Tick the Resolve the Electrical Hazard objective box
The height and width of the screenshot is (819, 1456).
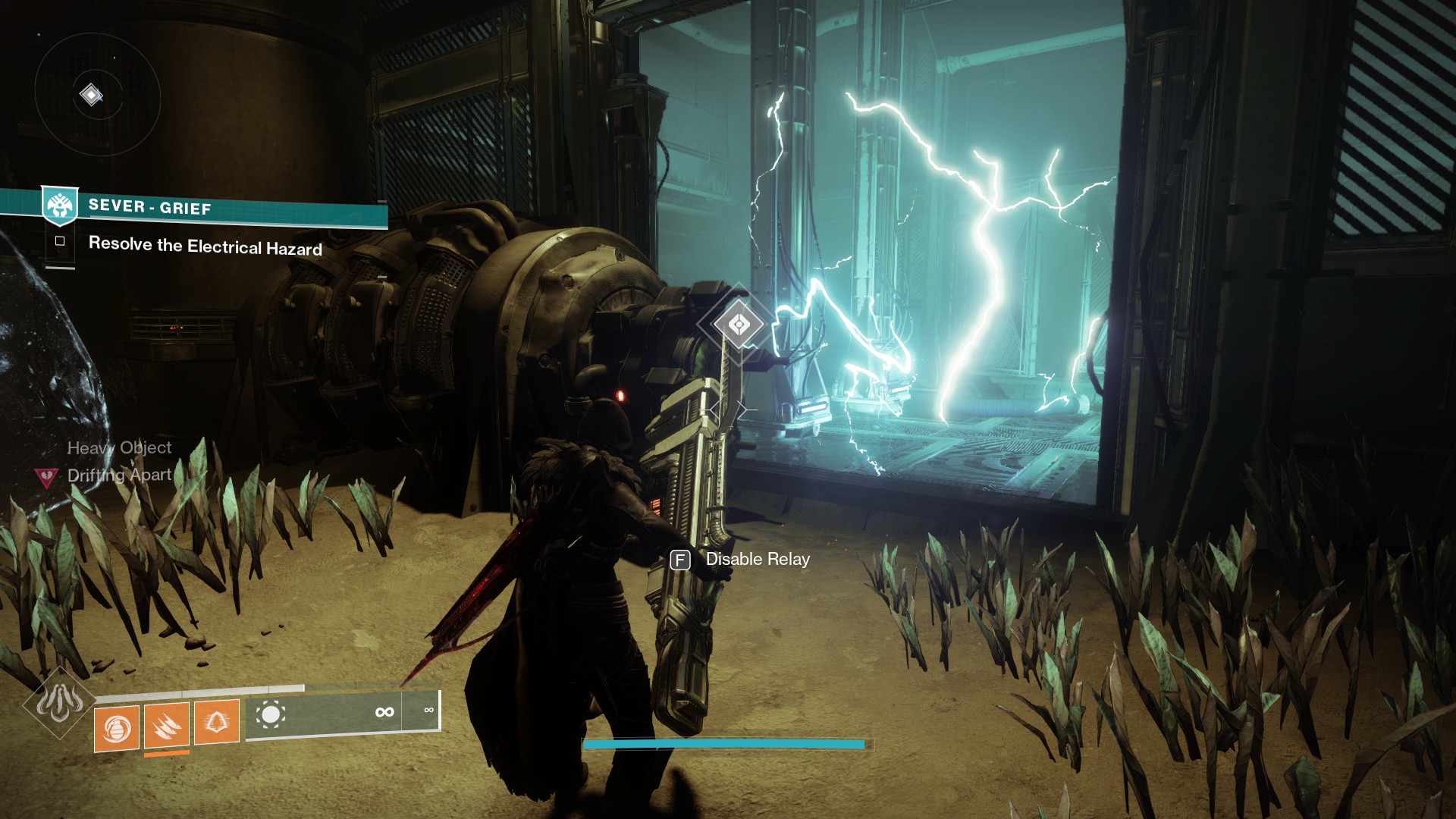coord(60,241)
